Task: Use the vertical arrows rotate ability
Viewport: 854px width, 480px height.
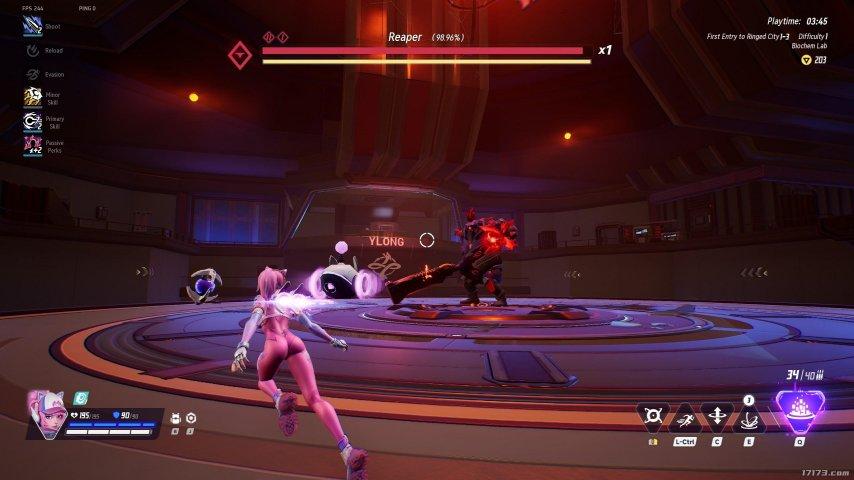Action: pyautogui.click(x=717, y=417)
